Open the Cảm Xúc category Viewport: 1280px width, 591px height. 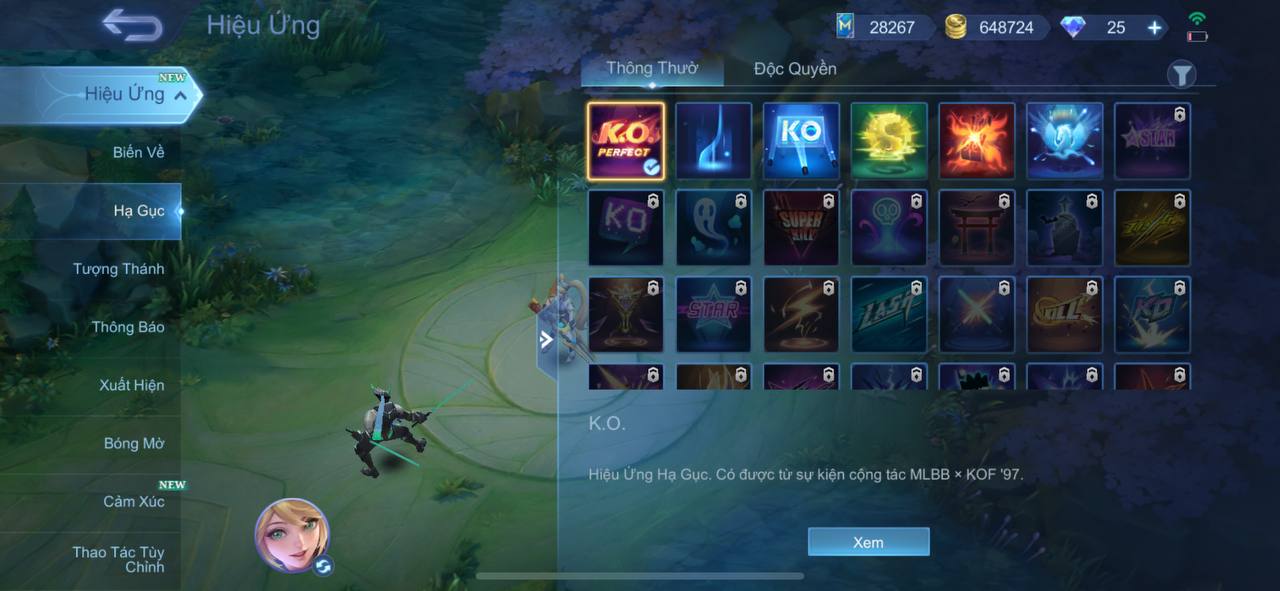(x=133, y=501)
